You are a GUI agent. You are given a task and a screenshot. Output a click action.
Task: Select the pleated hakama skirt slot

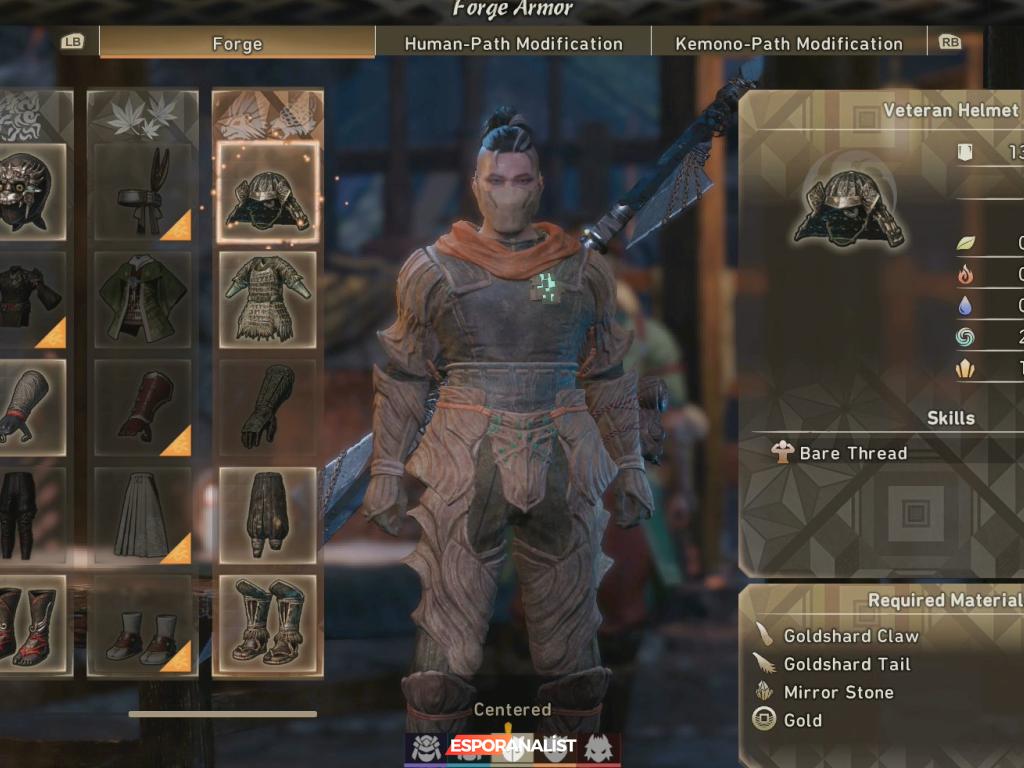(x=142, y=515)
